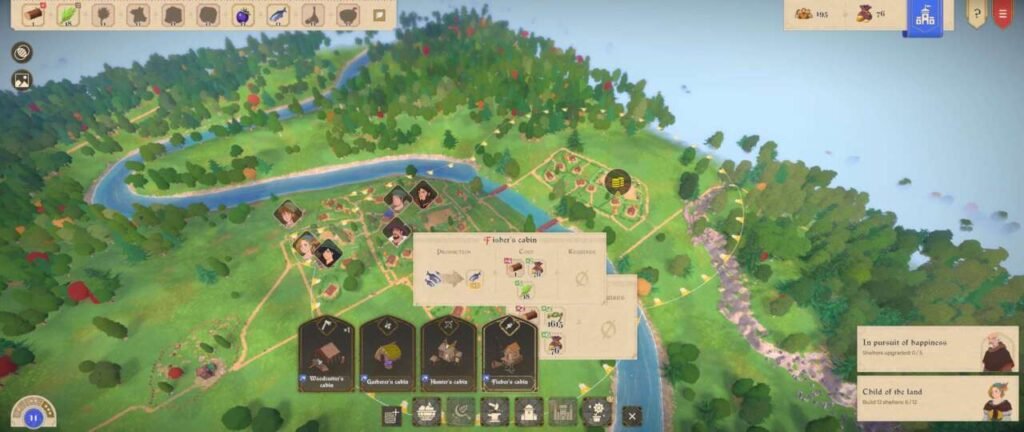Click the plot-with-plus tool button
The image size is (1024, 432).
coord(392,415)
